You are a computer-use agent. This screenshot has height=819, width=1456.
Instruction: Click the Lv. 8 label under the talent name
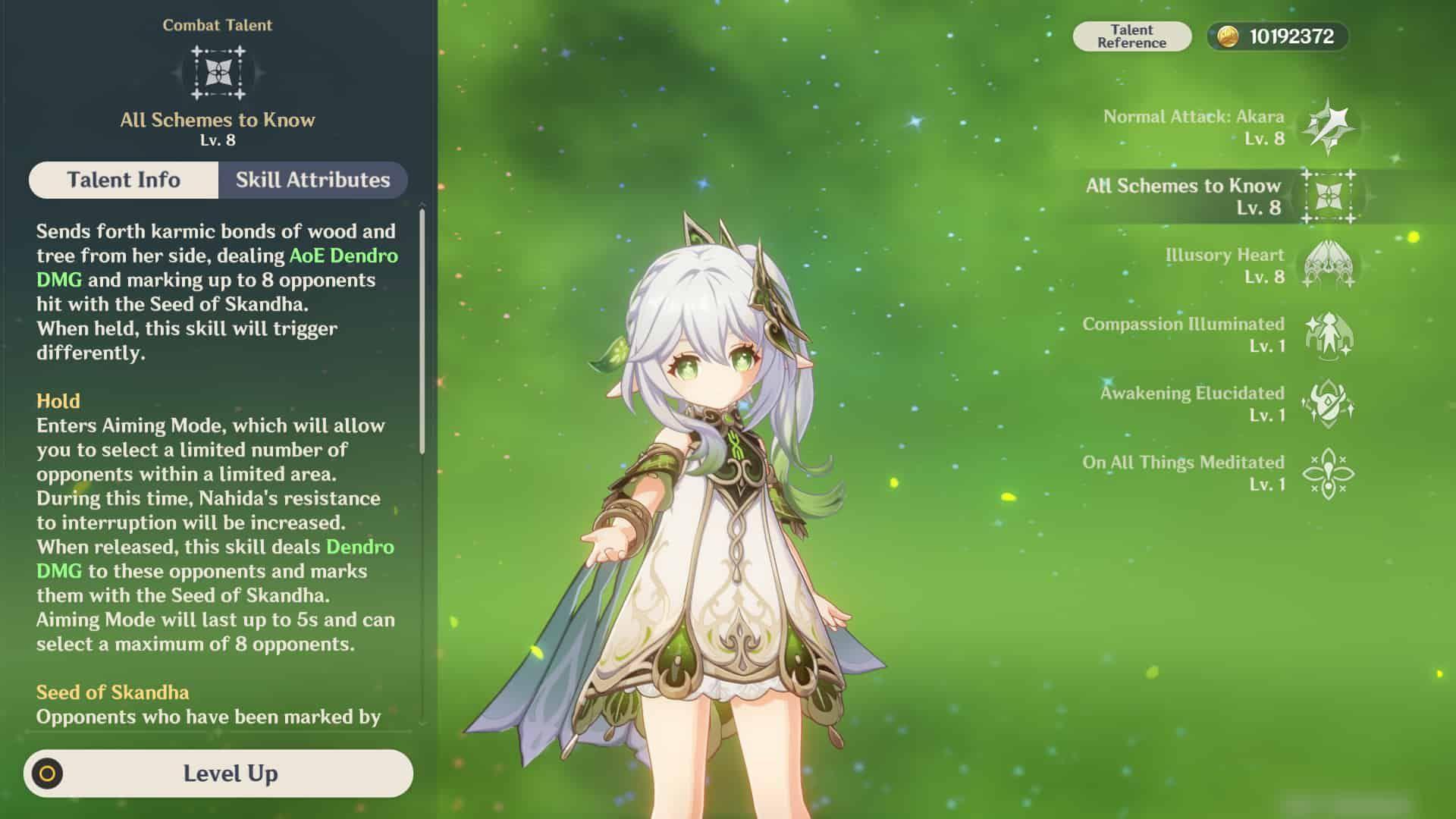218,139
